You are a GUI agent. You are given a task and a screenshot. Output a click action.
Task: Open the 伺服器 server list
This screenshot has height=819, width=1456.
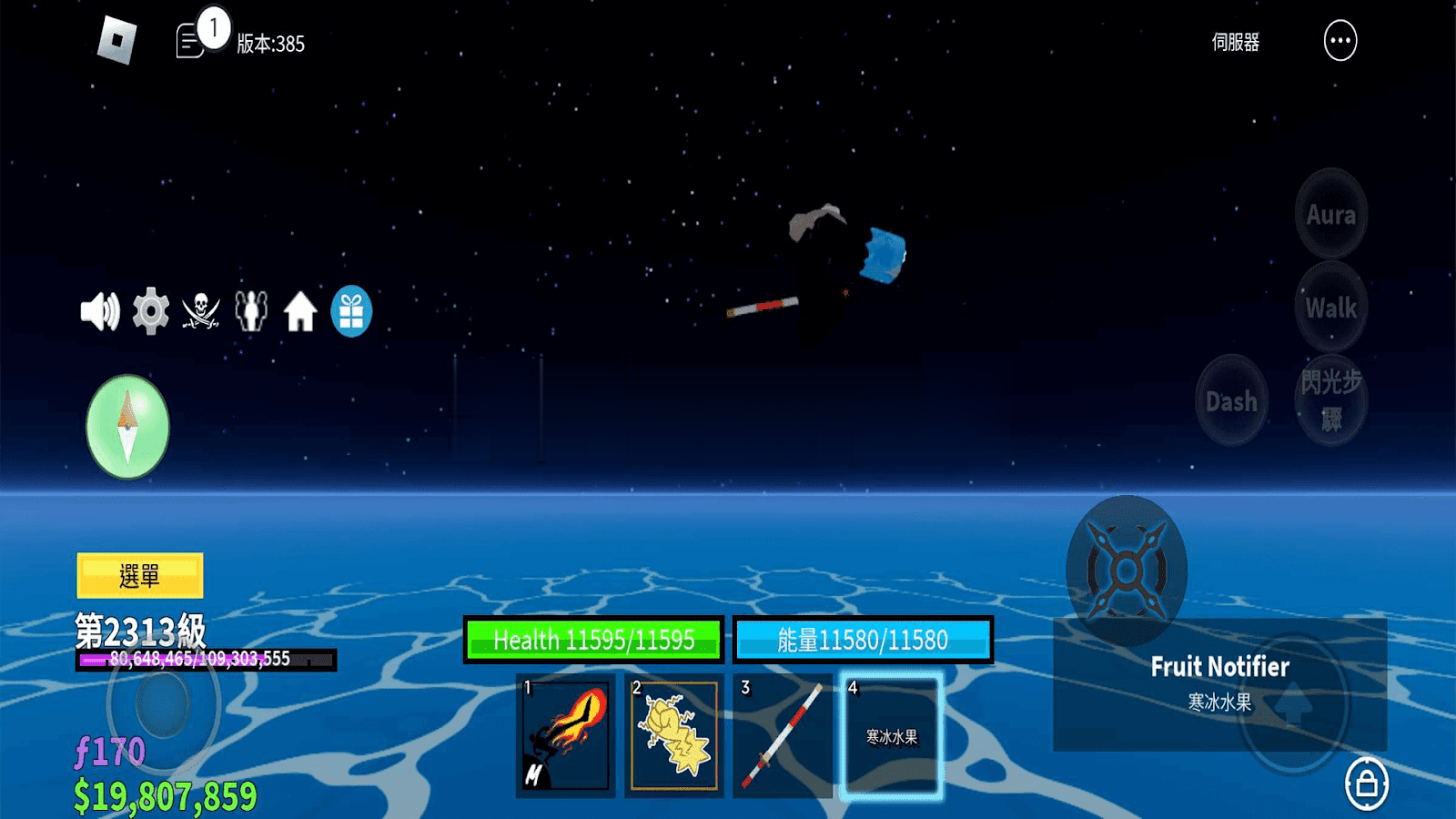coord(1235,43)
